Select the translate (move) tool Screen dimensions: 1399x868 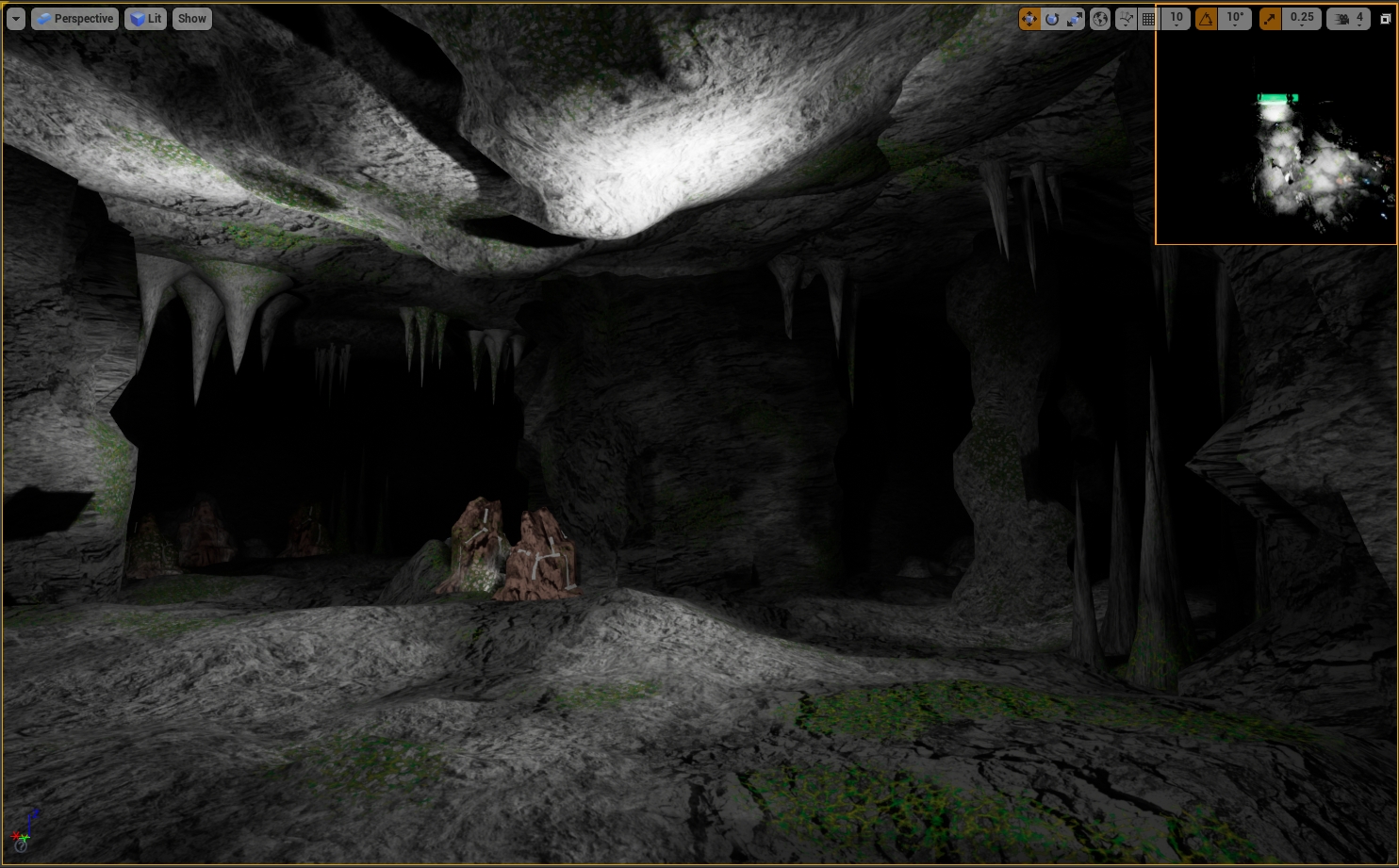(1029, 19)
